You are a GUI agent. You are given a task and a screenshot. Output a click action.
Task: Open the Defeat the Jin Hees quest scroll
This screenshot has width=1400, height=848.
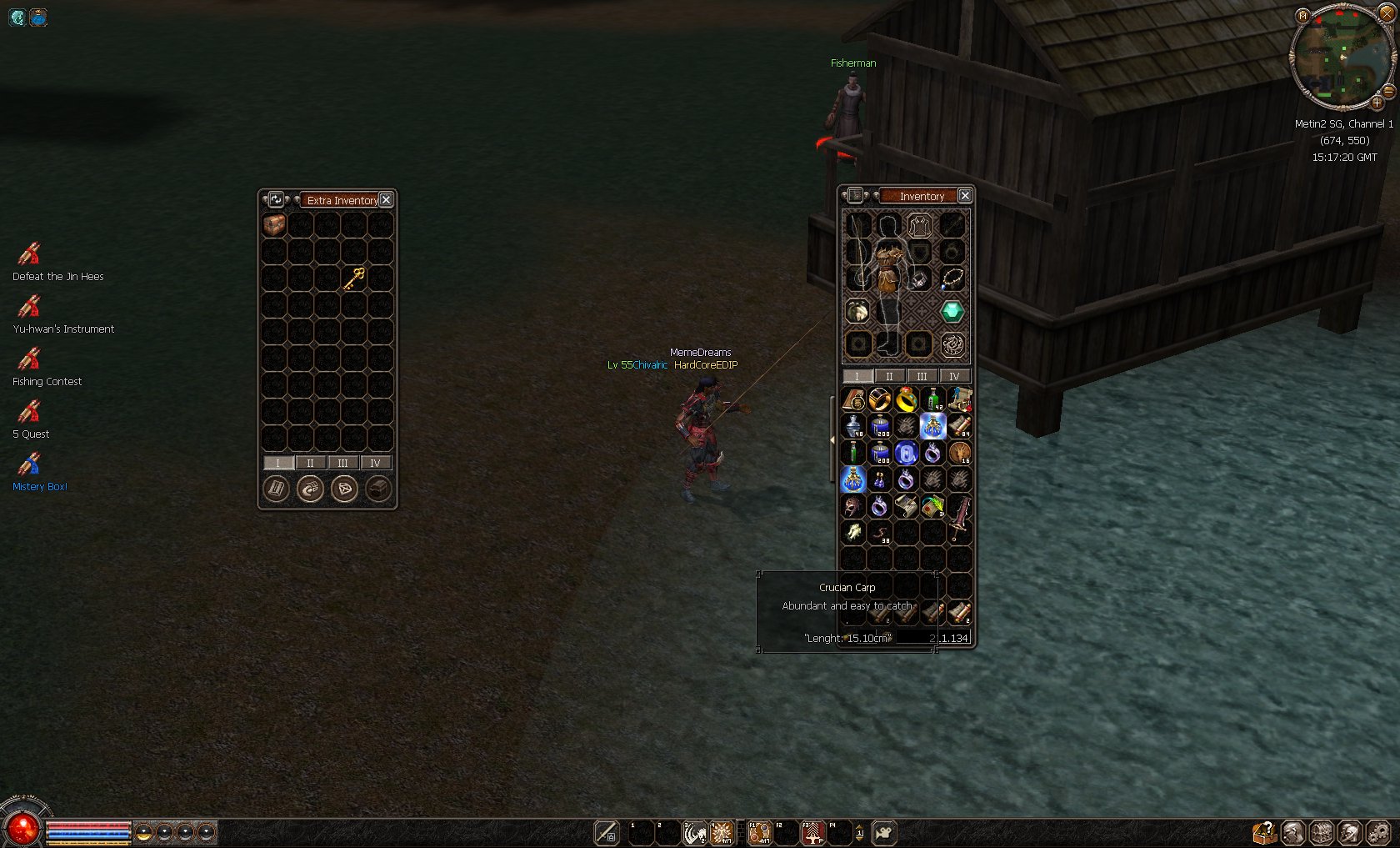coord(30,253)
